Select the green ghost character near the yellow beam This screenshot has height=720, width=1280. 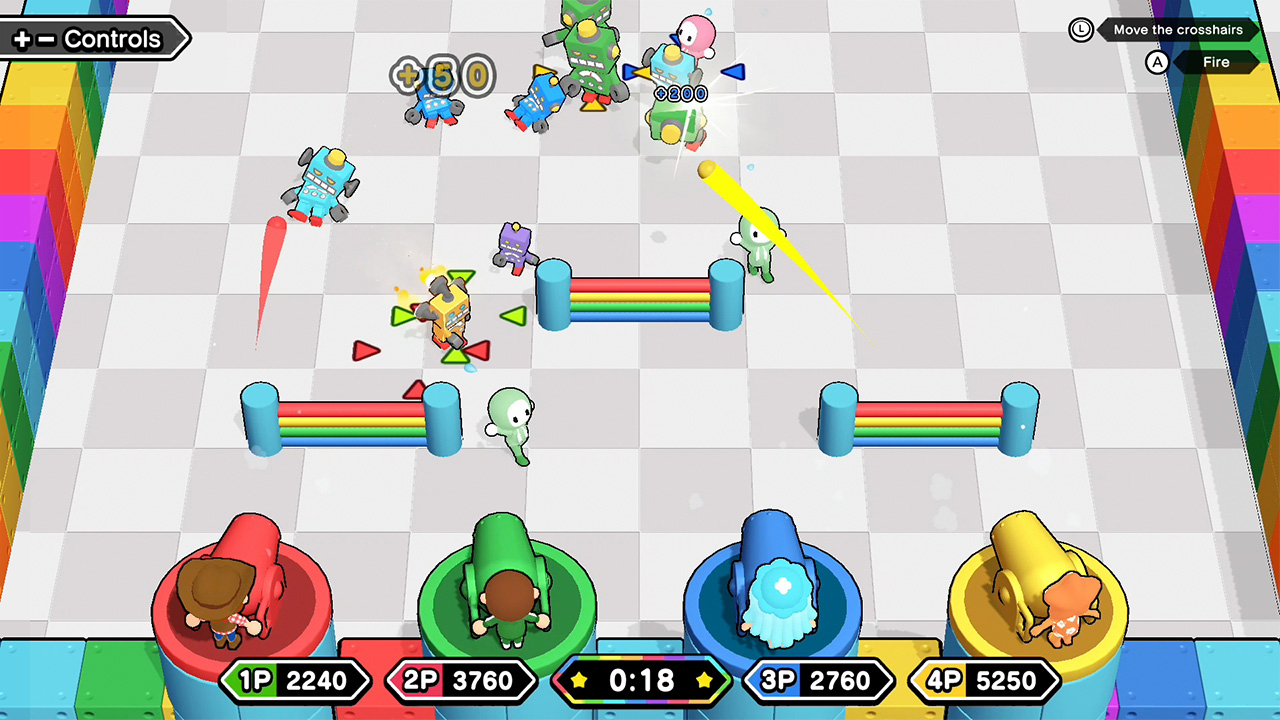tap(760, 245)
